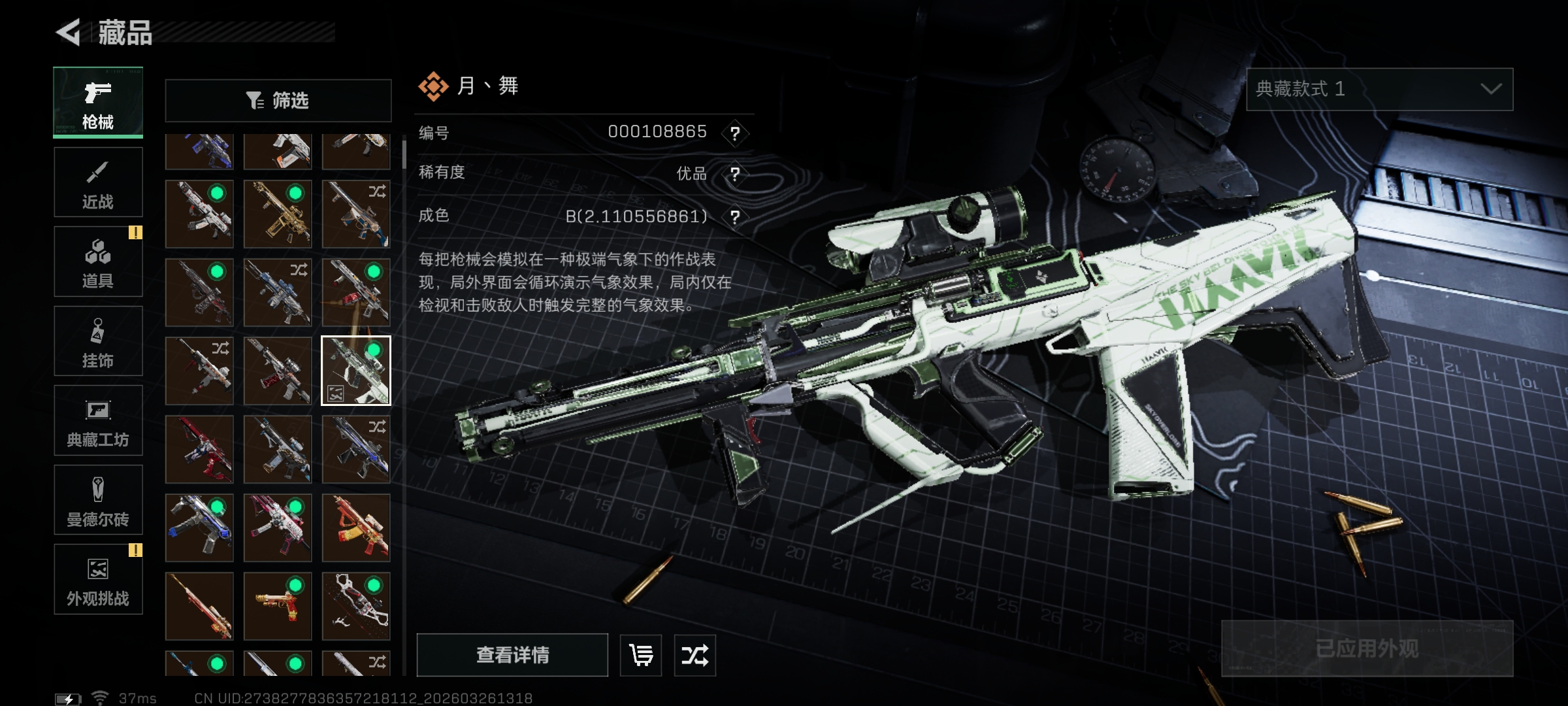Select the red and gold pistol skin

click(278, 606)
